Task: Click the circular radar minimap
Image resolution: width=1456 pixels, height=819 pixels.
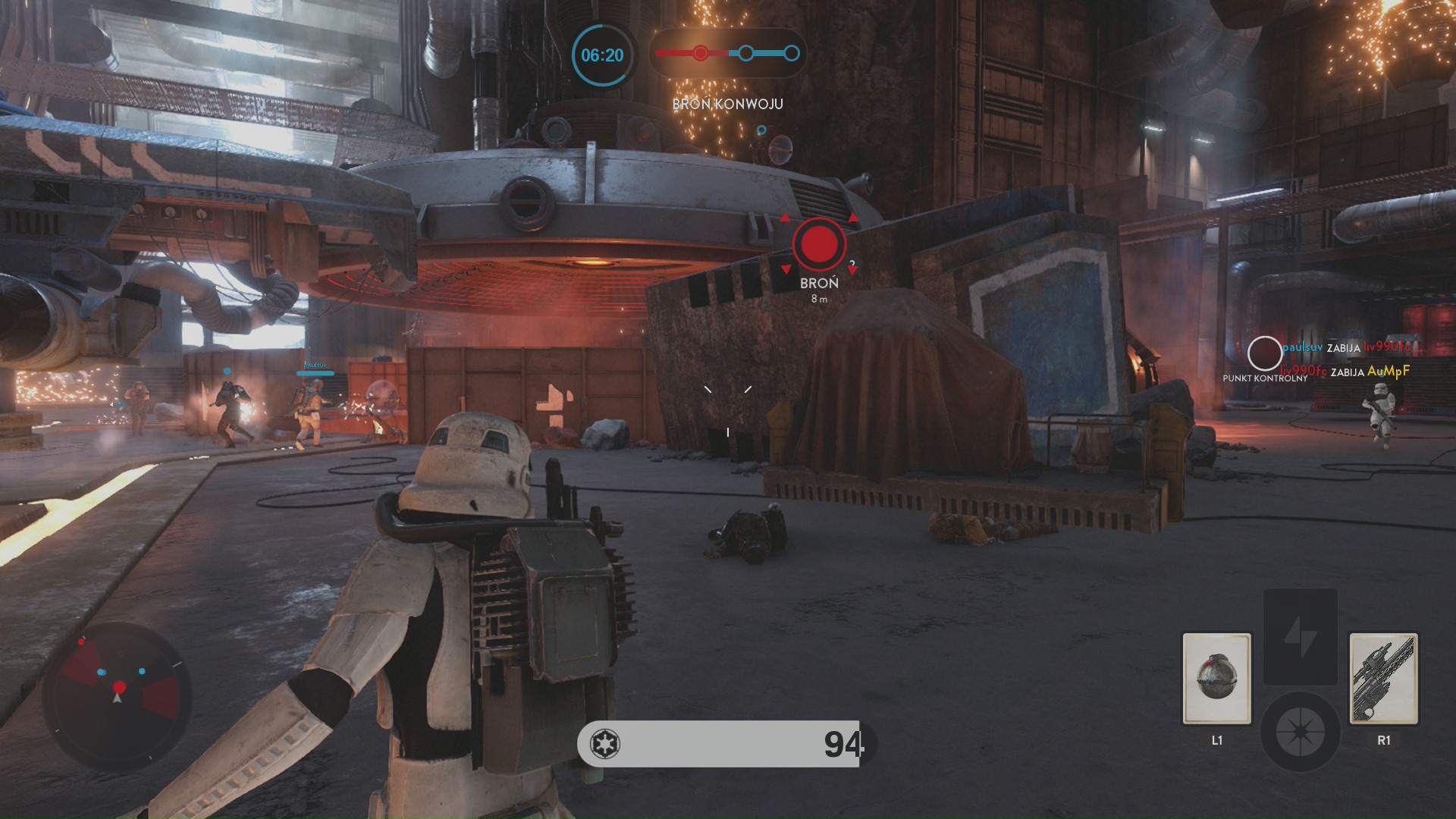Action: pos(118,694)
